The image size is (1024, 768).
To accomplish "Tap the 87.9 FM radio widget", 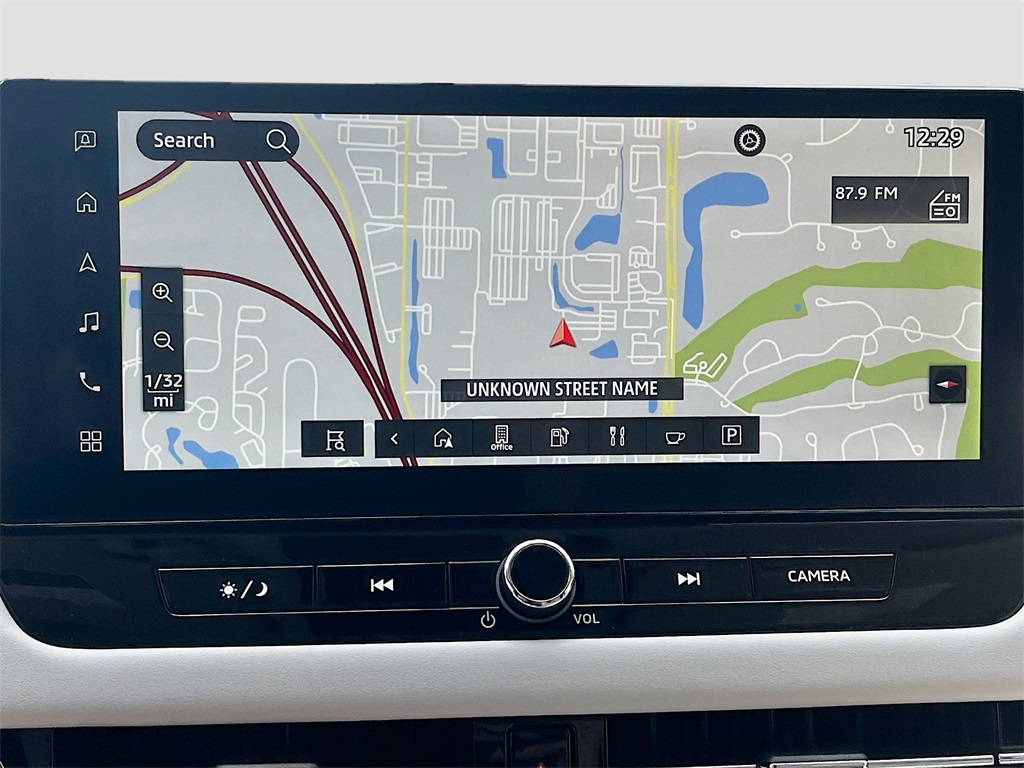I will pyautogui.click(x=899, y=200).
